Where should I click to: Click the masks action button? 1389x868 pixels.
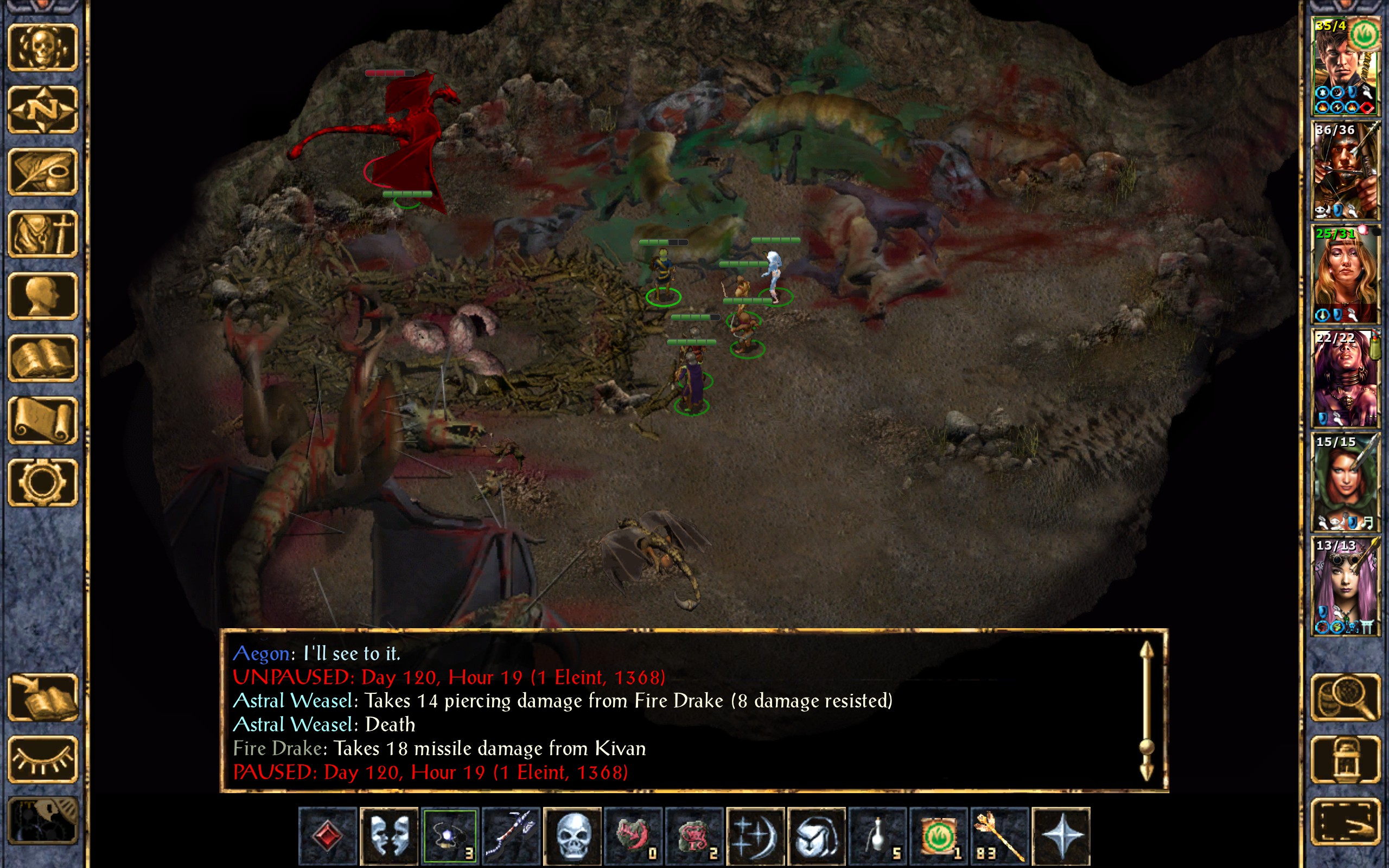388,835
